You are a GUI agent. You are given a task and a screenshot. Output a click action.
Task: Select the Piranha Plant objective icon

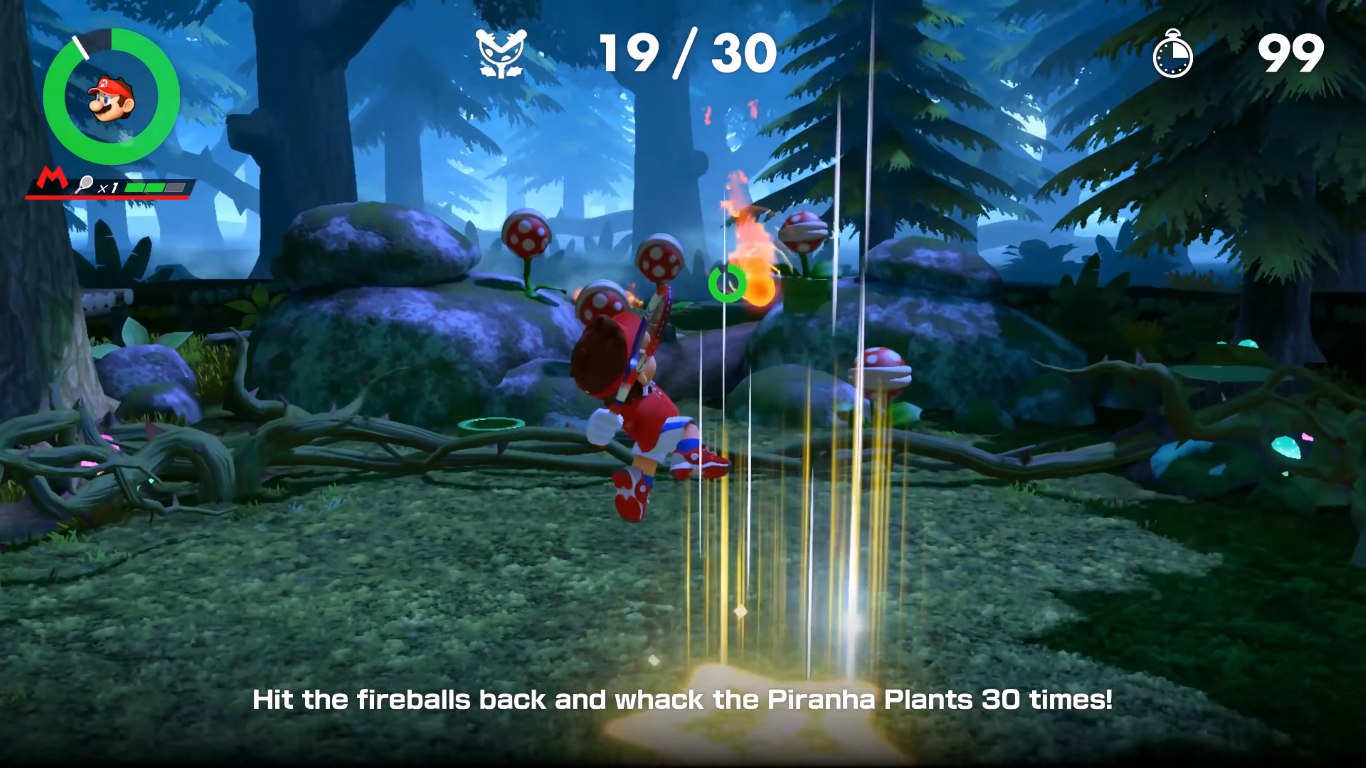tap(499, 54)
